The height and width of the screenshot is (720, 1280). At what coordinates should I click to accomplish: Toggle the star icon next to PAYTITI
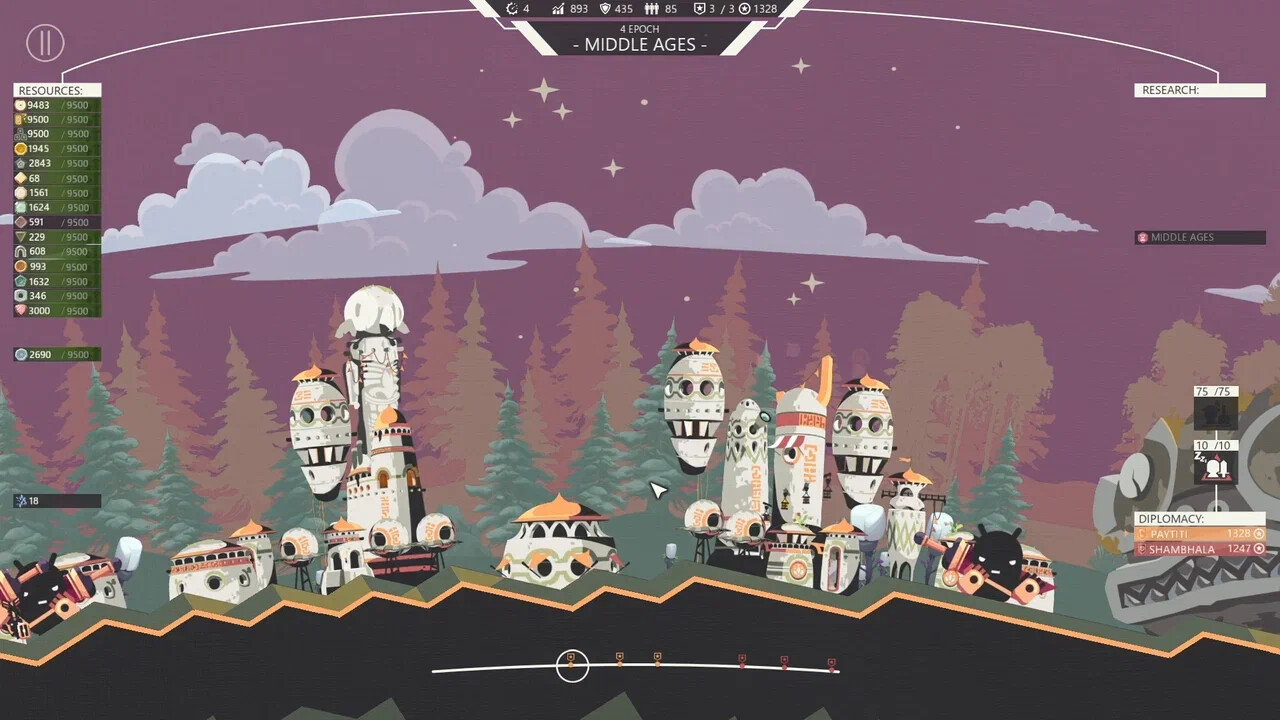coord(1258,534)
